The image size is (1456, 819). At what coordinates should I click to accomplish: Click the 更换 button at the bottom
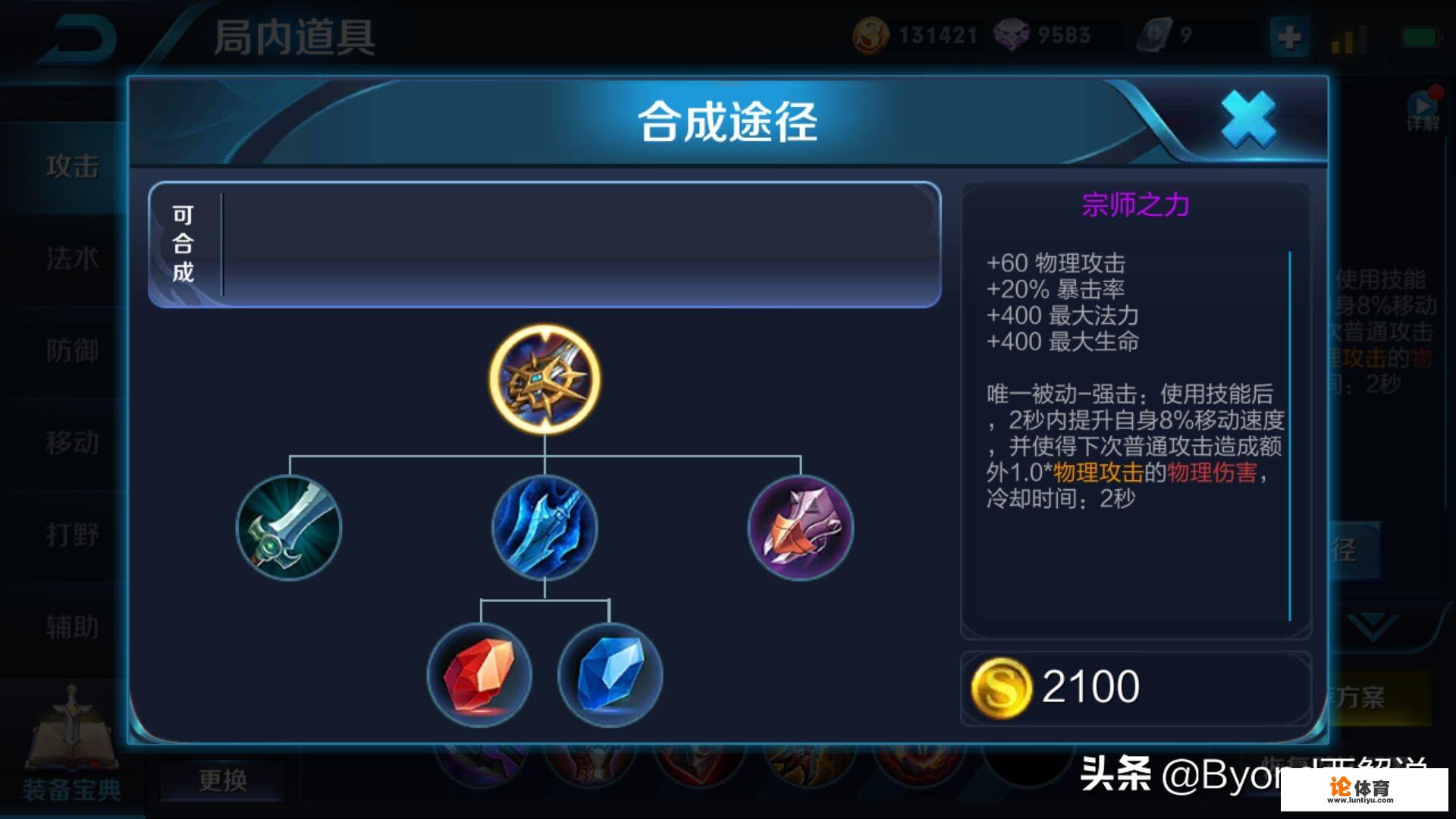[222, 783]
